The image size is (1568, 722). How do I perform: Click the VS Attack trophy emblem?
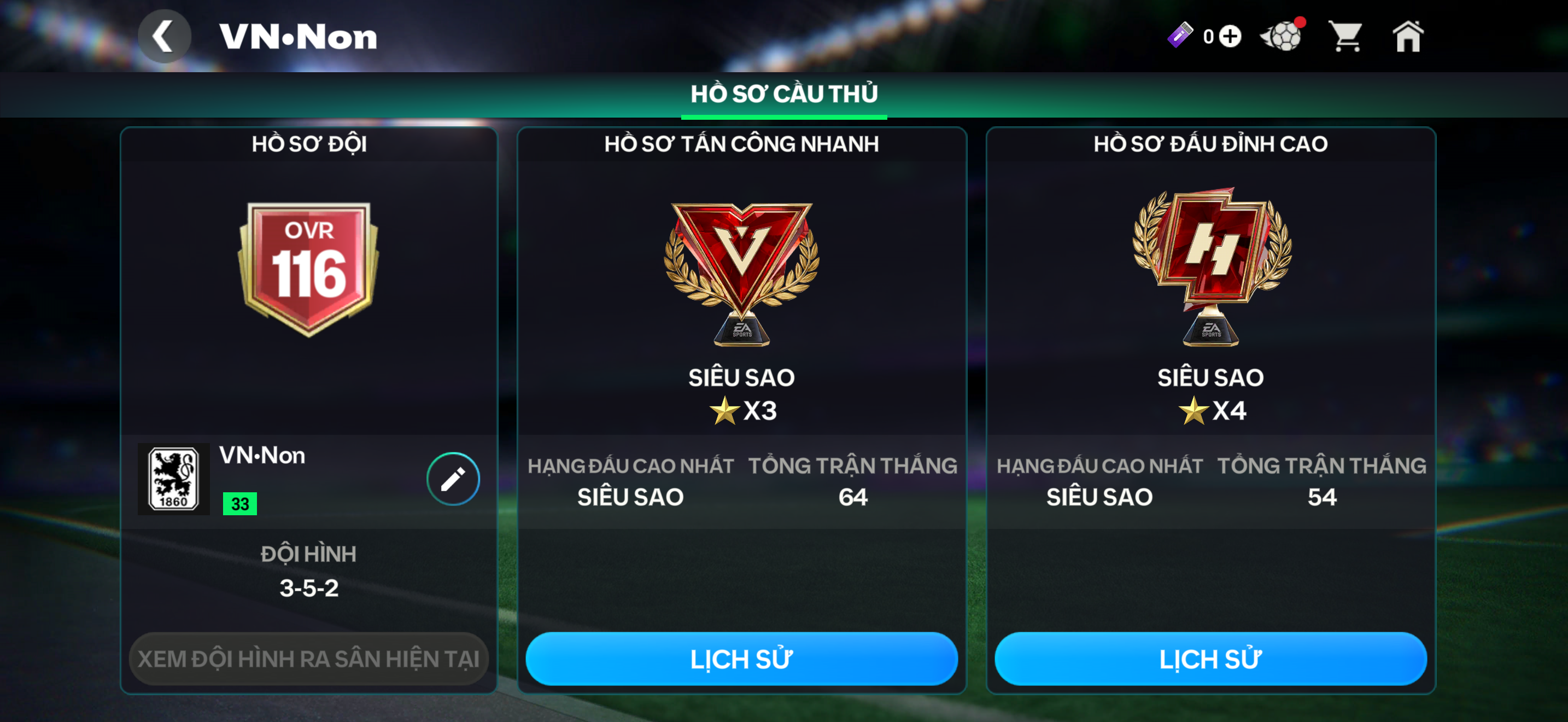[740, 274]
